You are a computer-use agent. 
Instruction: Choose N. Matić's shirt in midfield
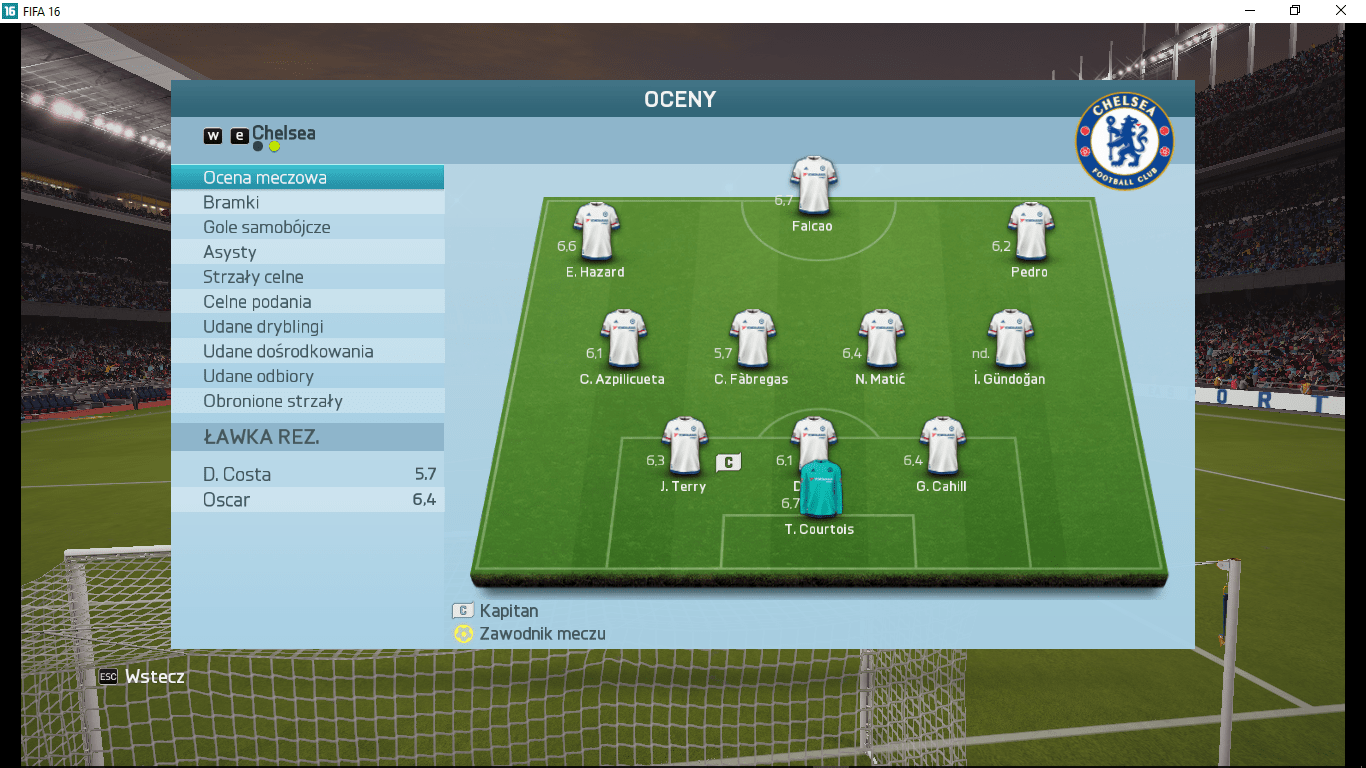[881, 338]
